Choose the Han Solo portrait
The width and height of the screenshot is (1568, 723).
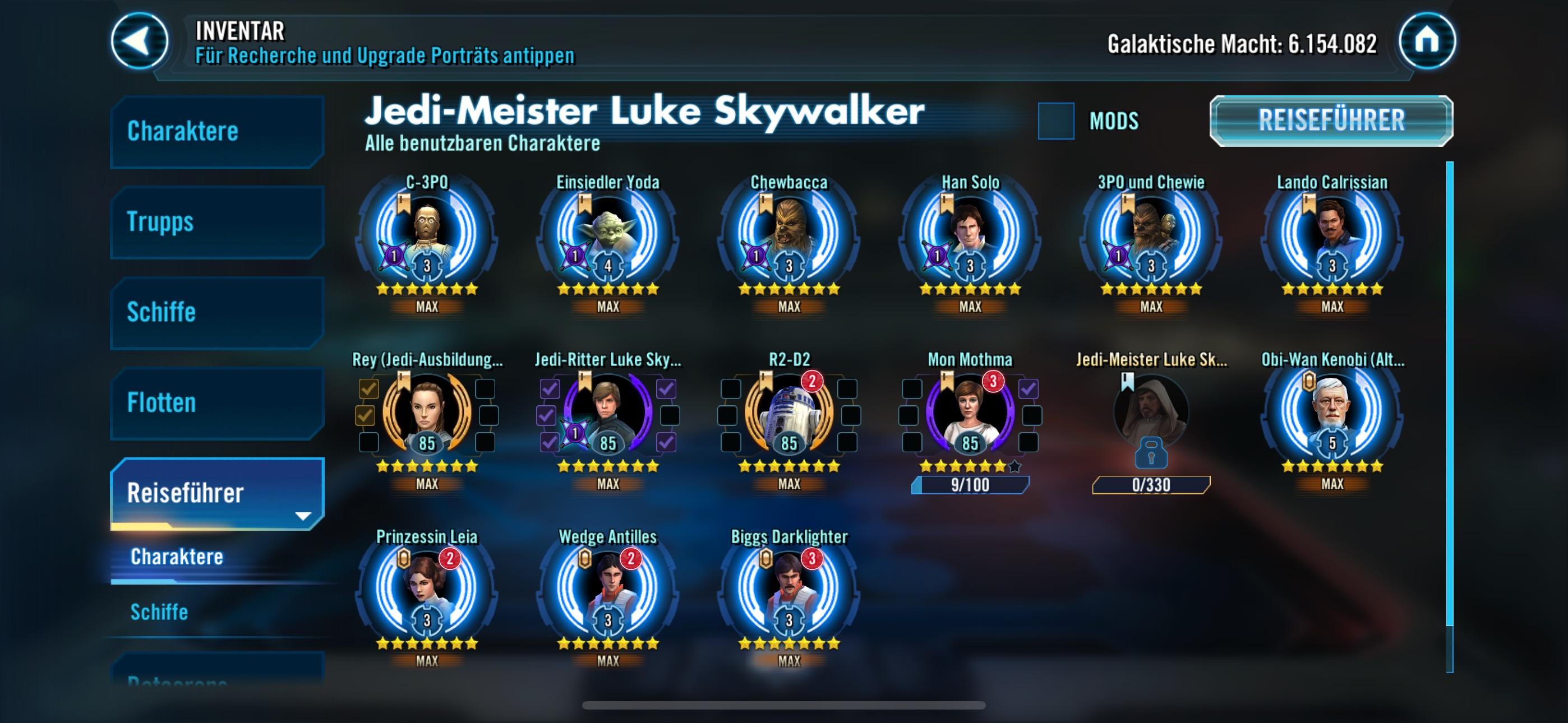[970, 234]
